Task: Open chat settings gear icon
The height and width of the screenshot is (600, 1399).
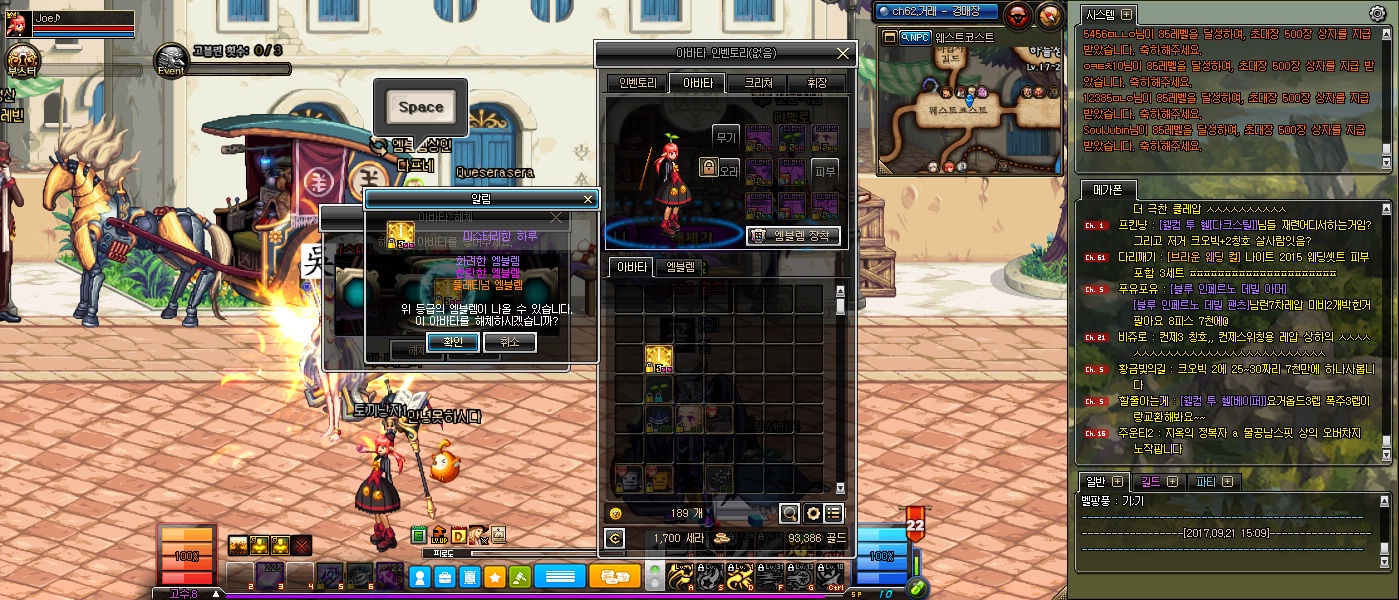Action: coord(1377,14)
